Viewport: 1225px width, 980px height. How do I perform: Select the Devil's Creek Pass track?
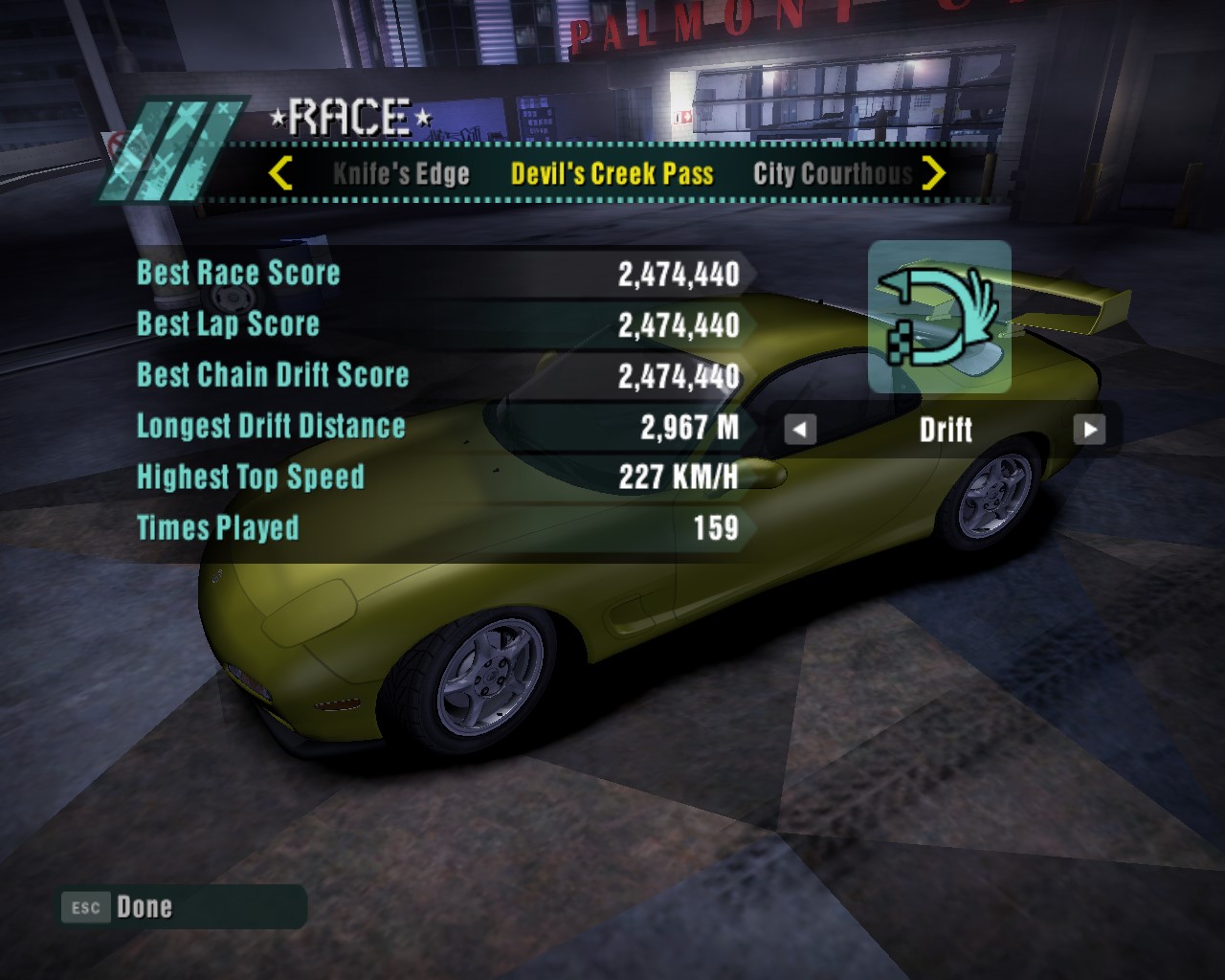[612, 174]
